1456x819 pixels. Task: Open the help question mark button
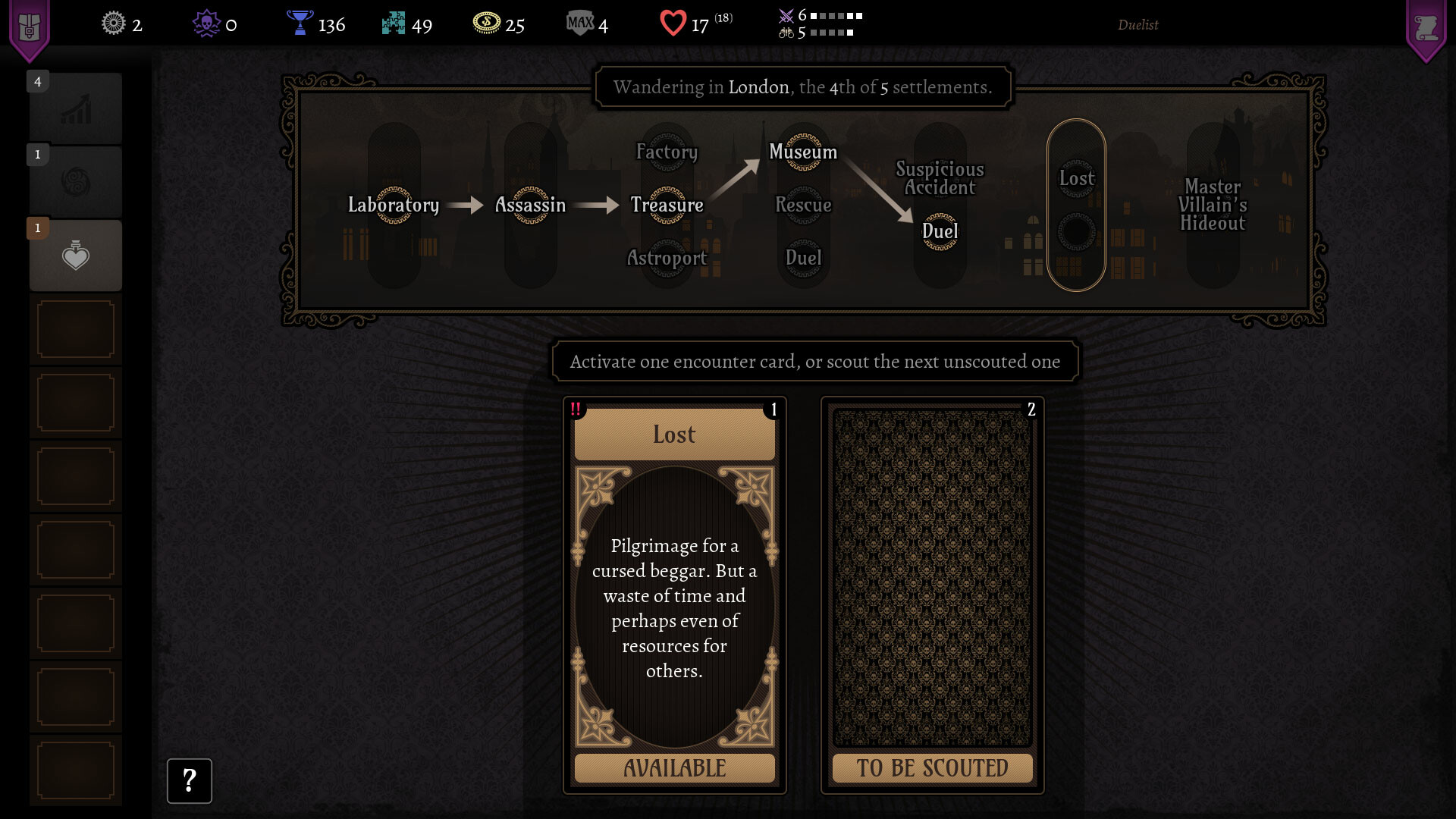click(x=190, y=780)
